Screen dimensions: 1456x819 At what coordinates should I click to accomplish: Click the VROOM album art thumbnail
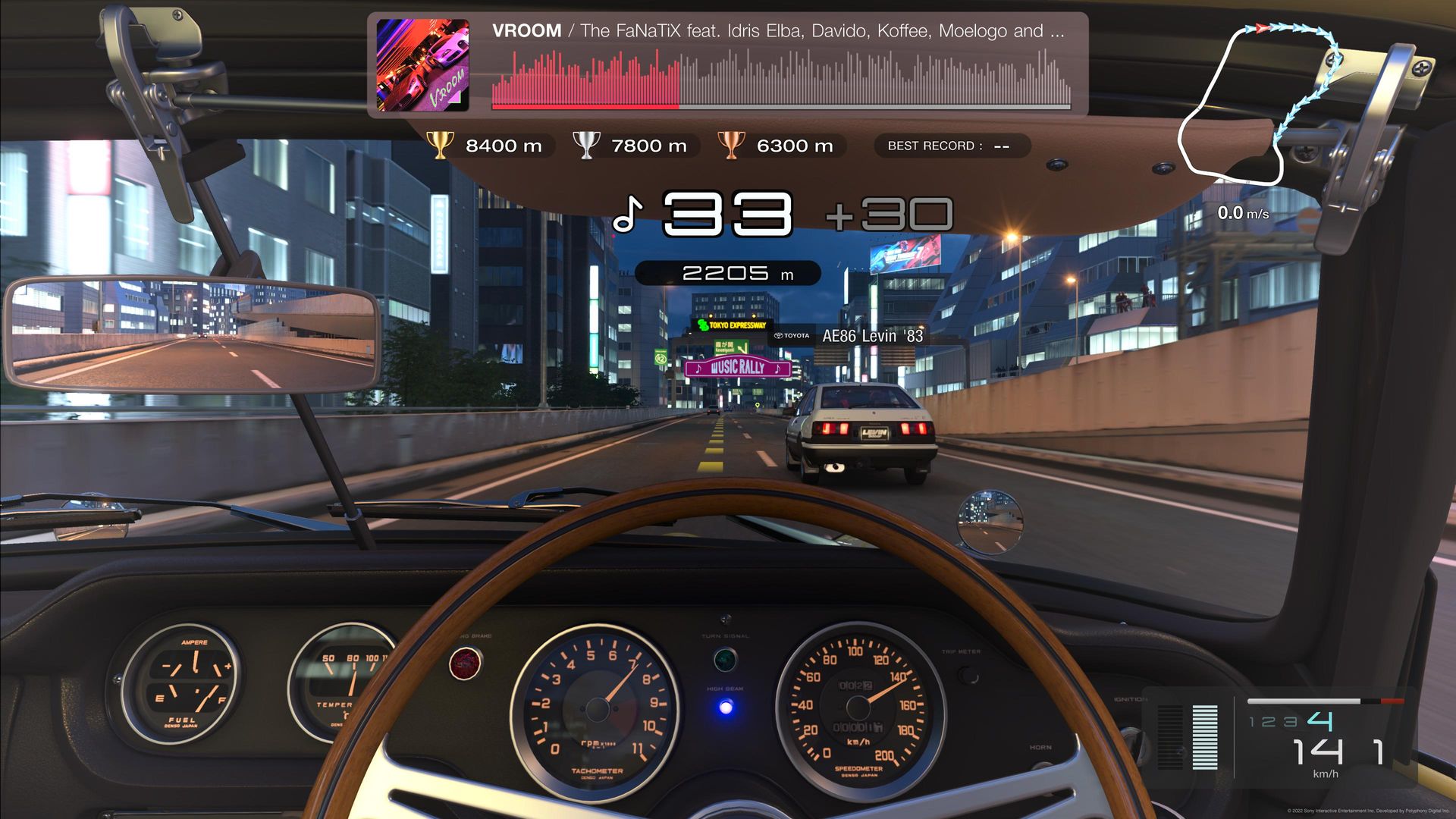click(422, 65)
